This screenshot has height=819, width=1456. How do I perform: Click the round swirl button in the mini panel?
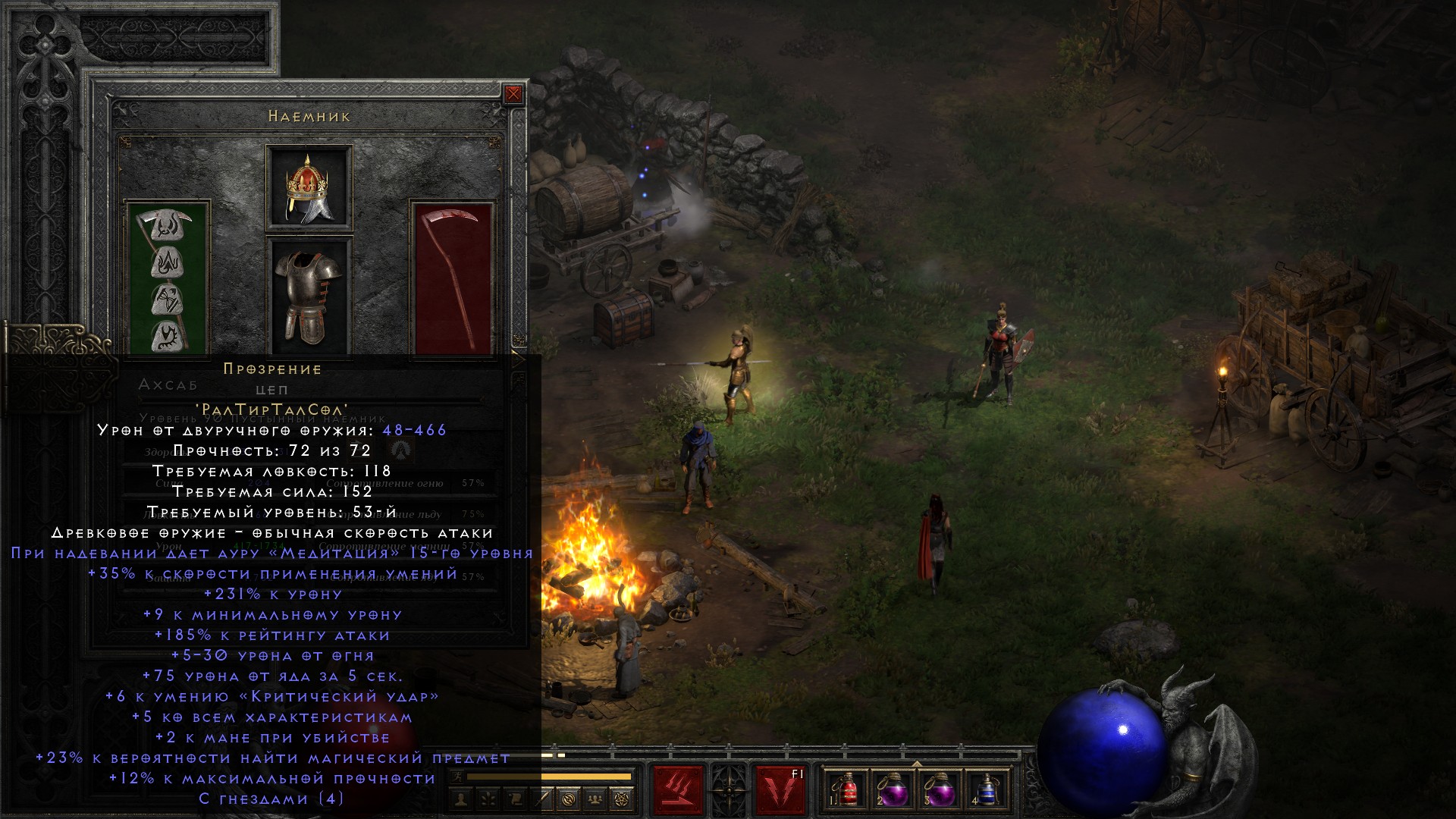570,799
